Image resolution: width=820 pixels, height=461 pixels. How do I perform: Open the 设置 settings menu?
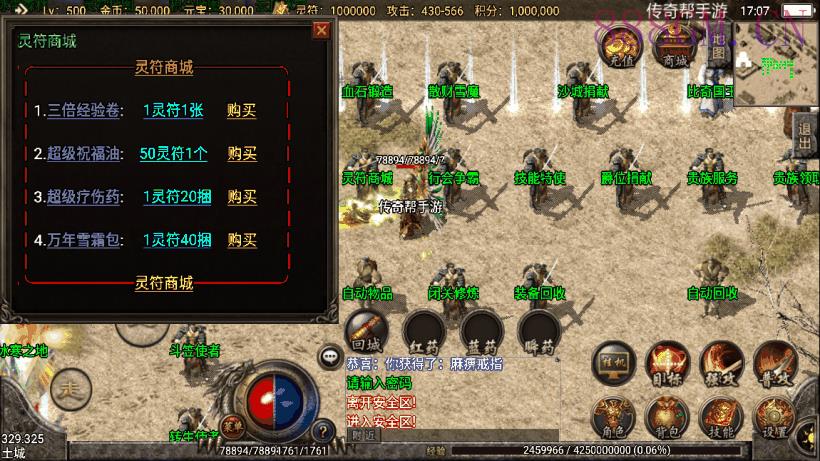(774, 417)
